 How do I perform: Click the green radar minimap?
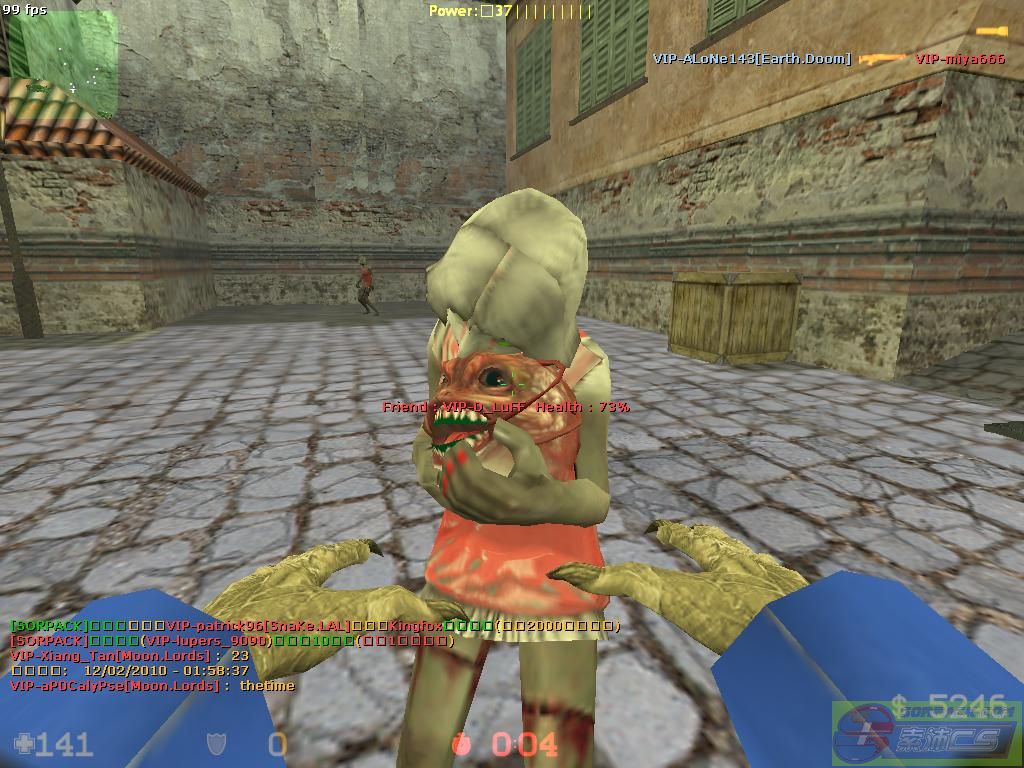coord(60,52)
